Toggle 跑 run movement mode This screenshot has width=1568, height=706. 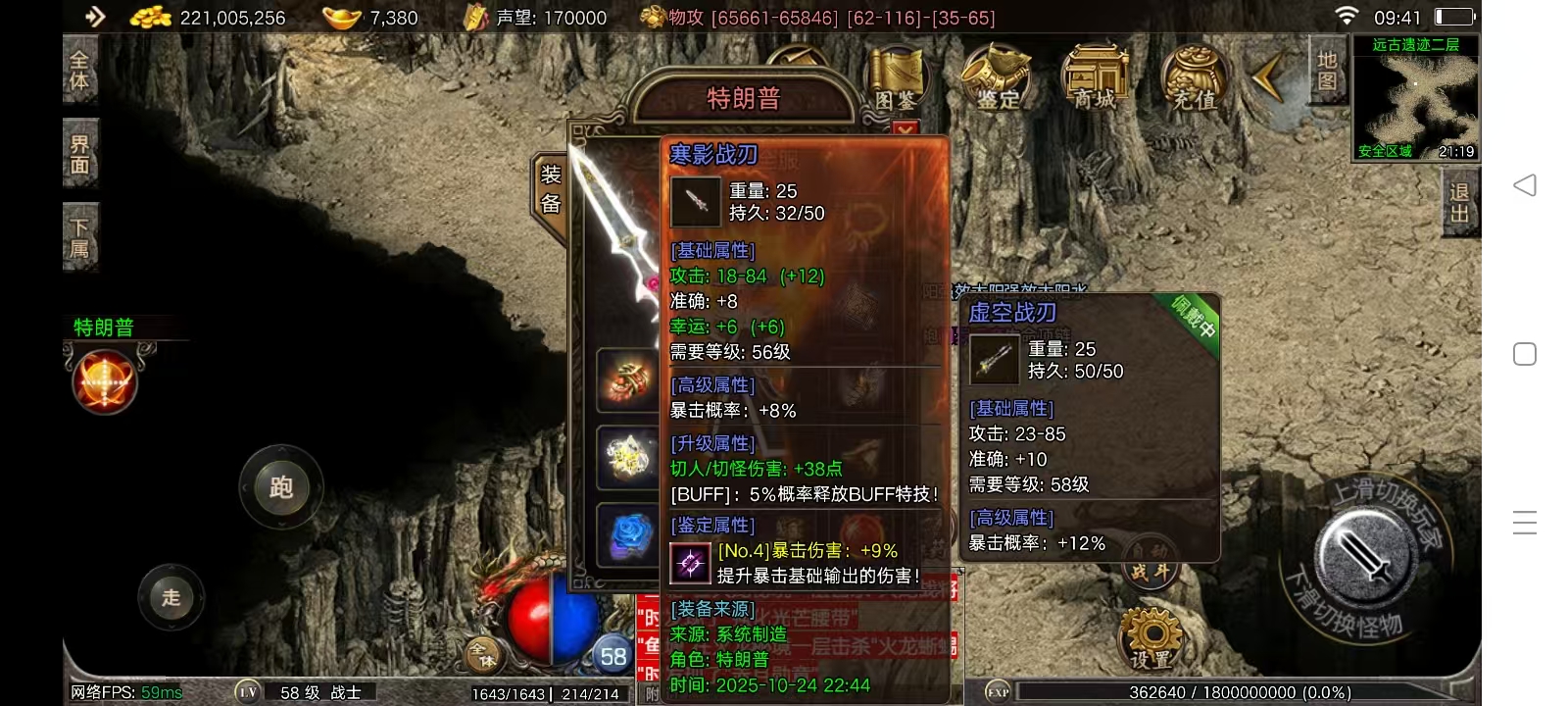tap(281, 487)
